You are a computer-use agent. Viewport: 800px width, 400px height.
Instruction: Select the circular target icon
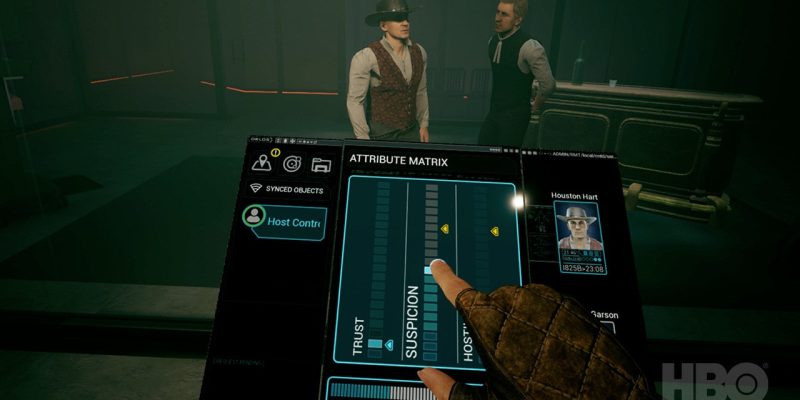click(x=291, y=163)
